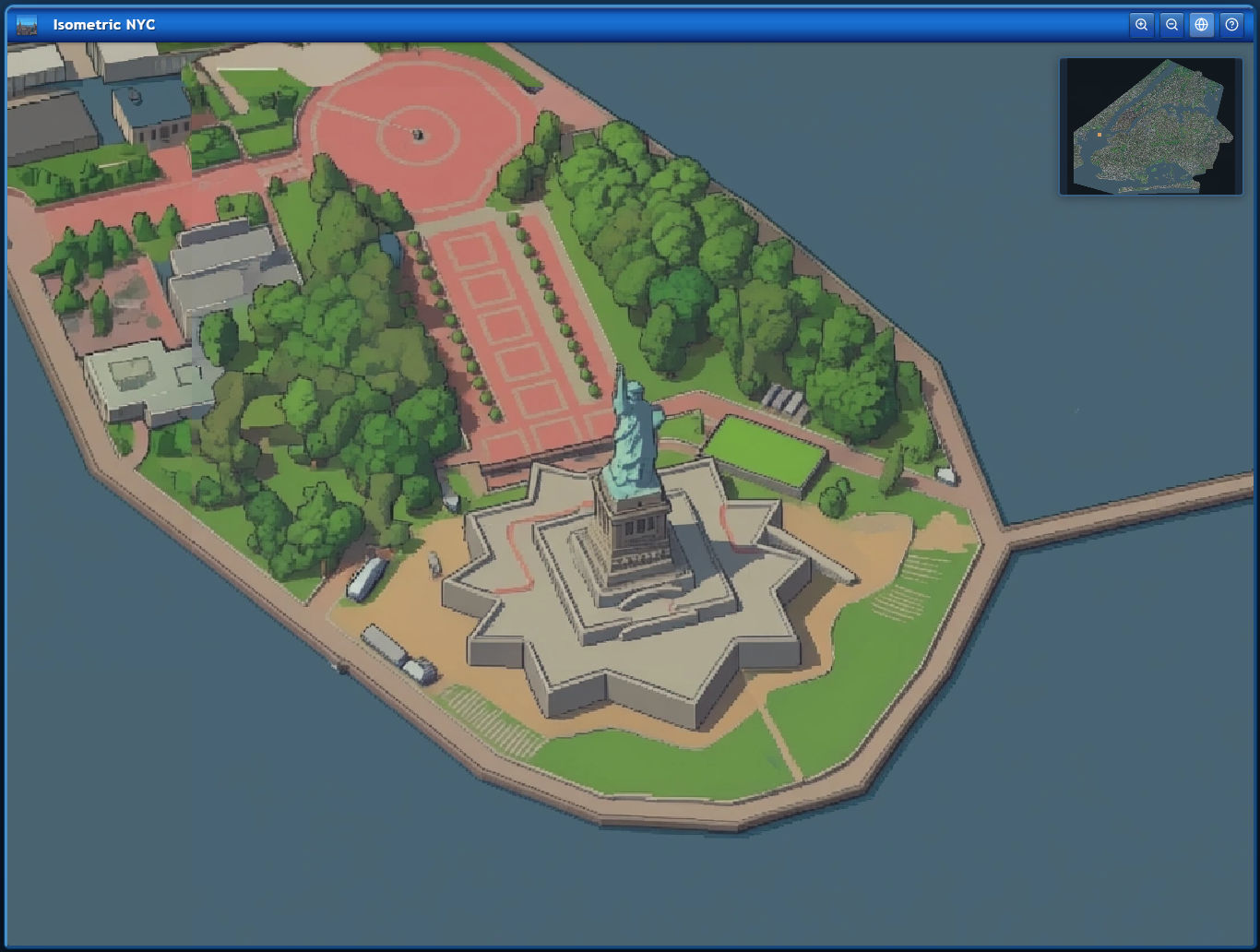
Task: Click the Isometric NYC app icon
Action: [x=27, y=25]
